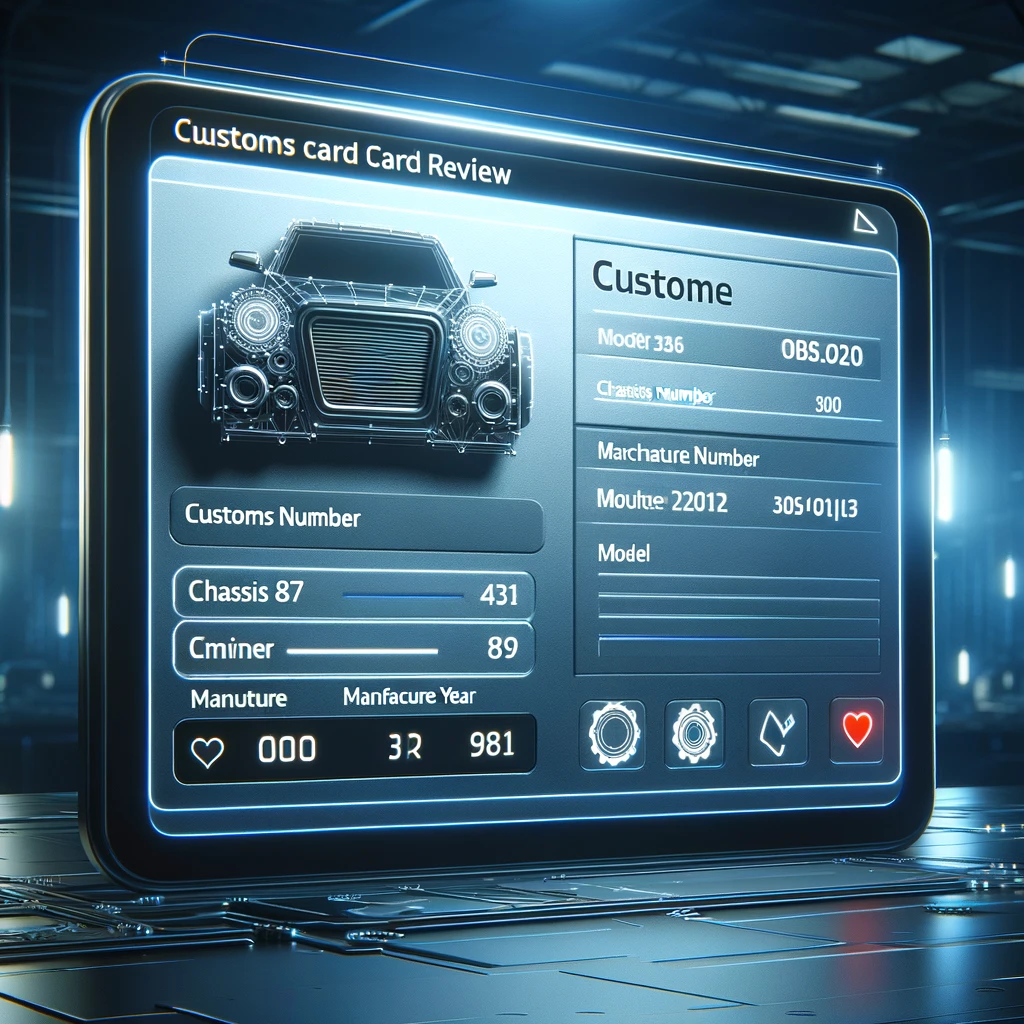Click the triangle icon in the panel corner
The image size is (1024, 1024).
[860, 220]
